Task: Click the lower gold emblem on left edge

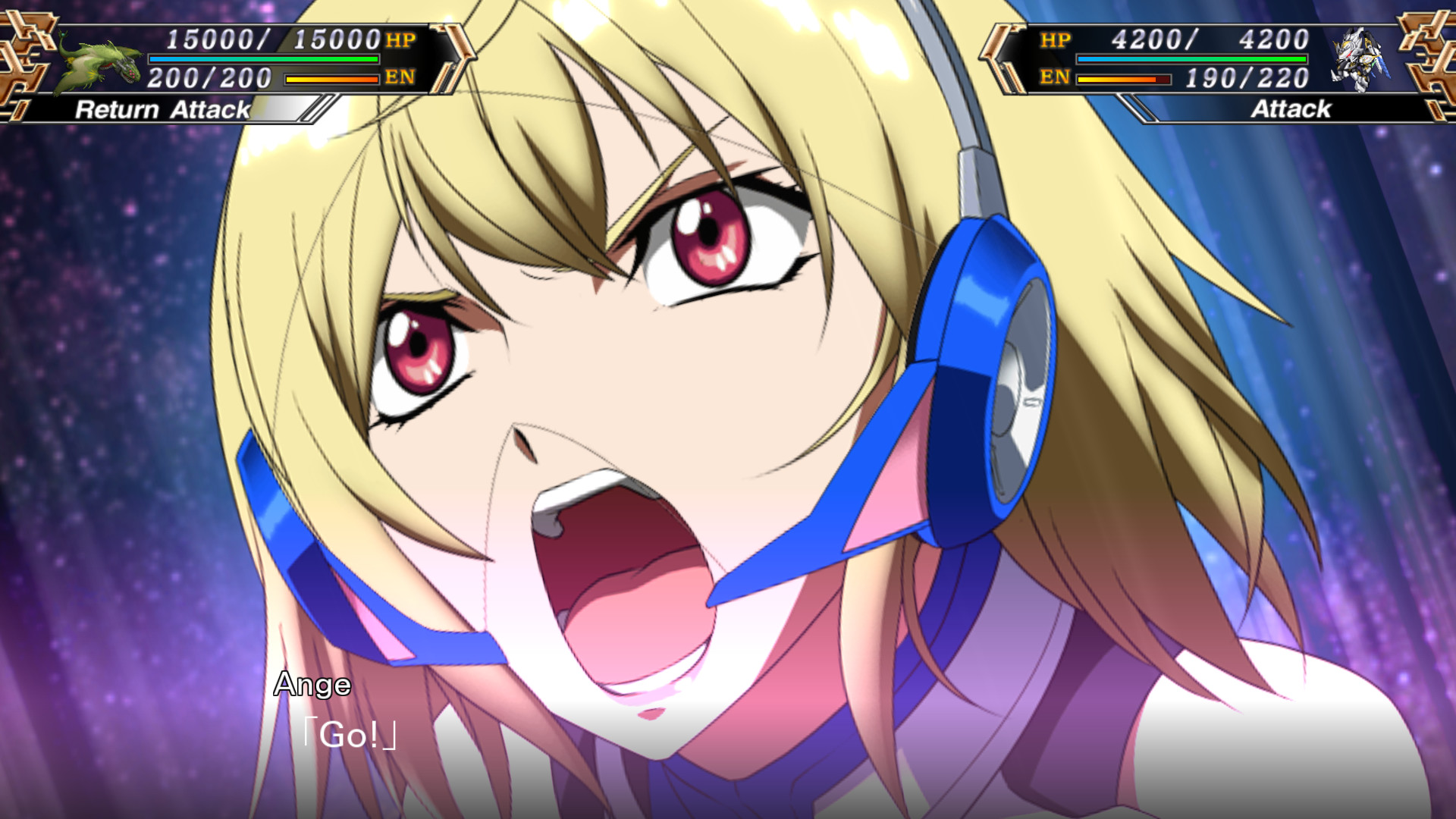Action: (x=23, y=83)
